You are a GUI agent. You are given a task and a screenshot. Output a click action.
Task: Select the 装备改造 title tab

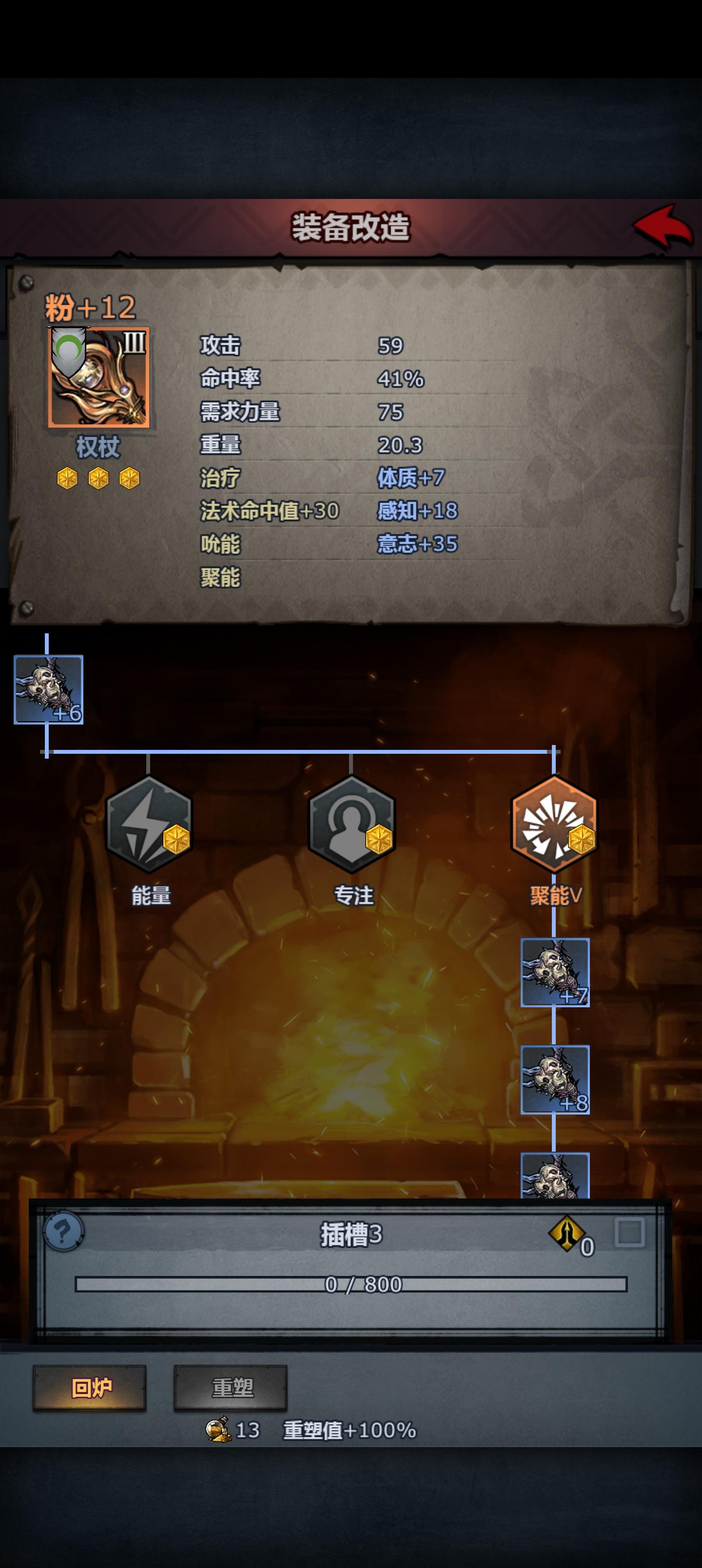click(351, 225)
